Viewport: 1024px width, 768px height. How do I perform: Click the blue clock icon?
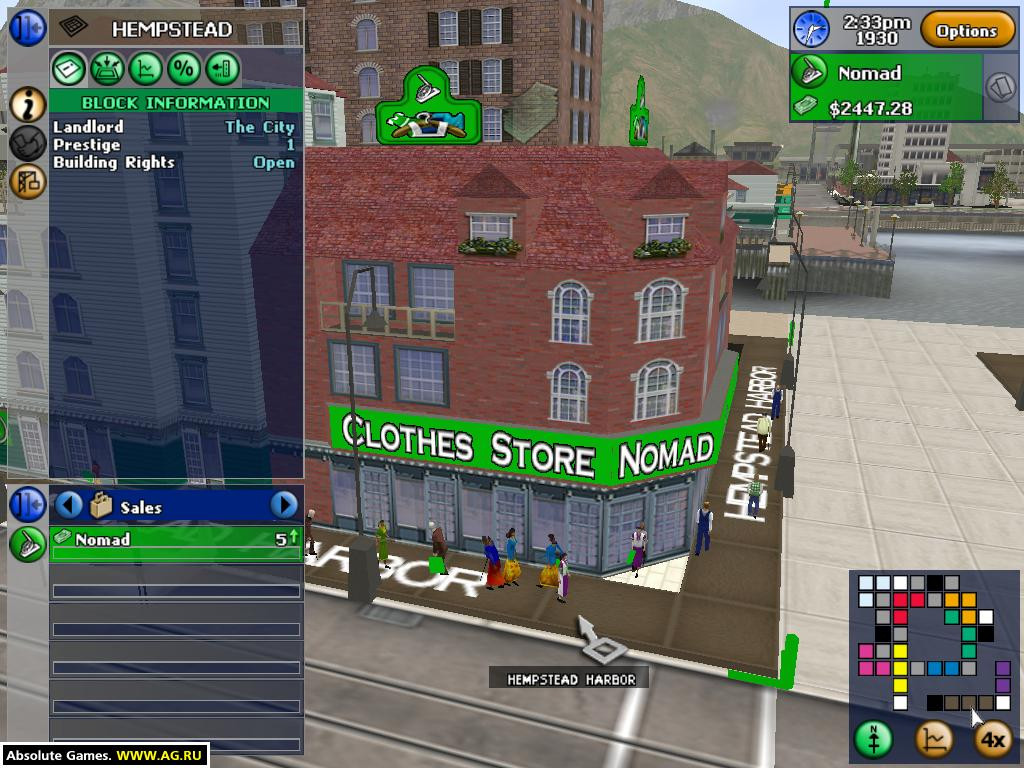(x=811, y=29)
